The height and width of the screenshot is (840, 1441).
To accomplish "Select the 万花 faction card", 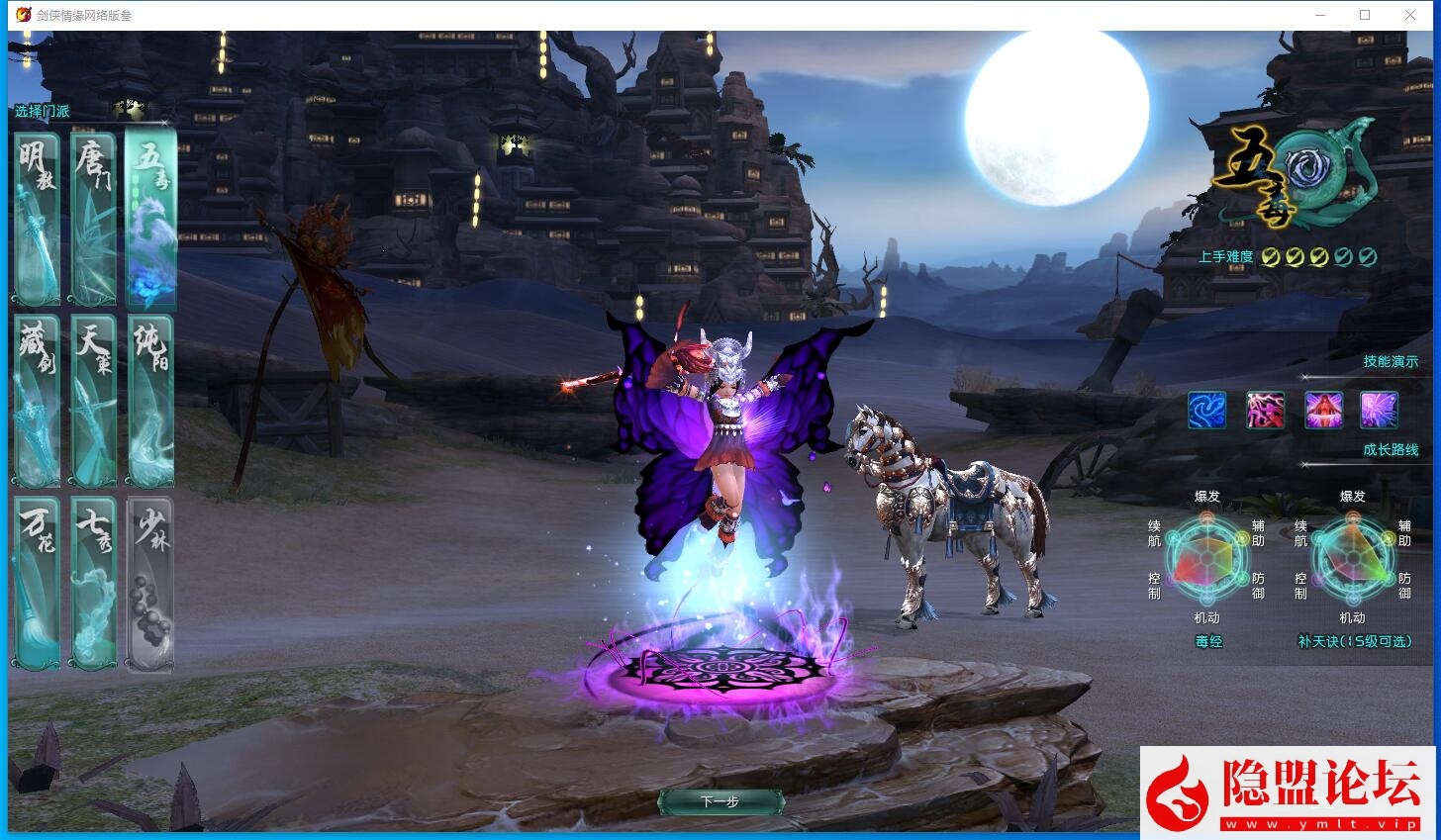I will (x=36, y=584).
